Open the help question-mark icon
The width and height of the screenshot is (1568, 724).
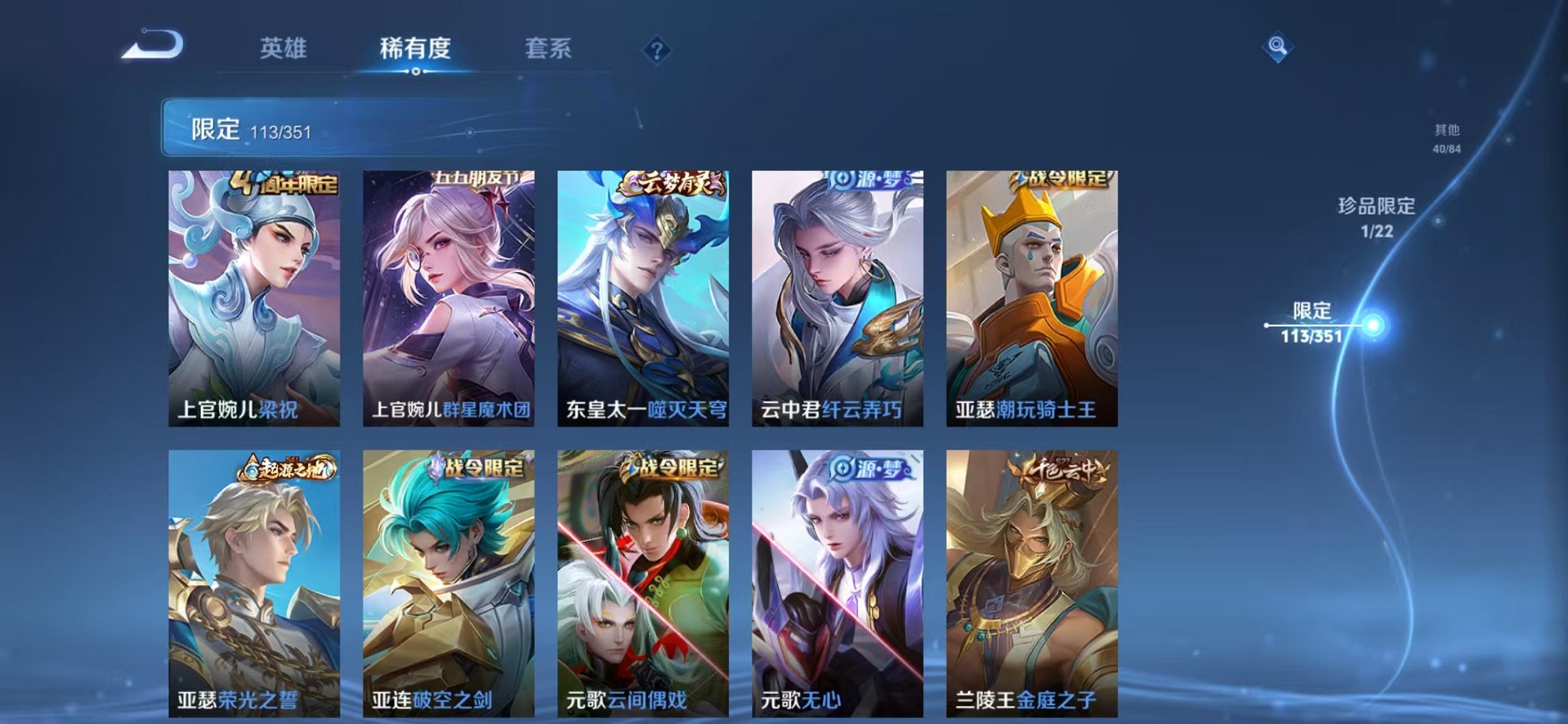tap(657, 50)
